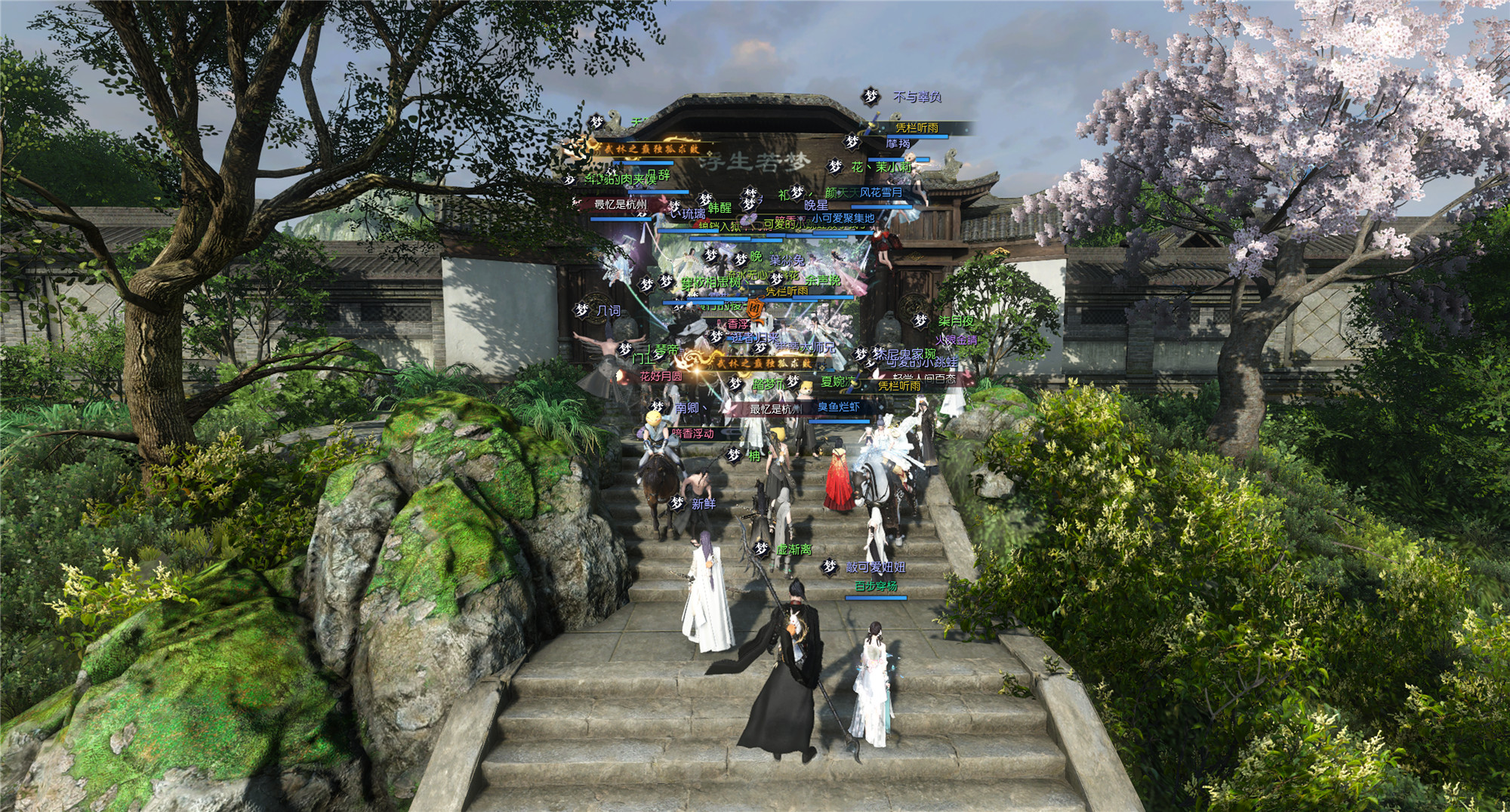Select player 几词 by nameplate

tap(608, 310)
